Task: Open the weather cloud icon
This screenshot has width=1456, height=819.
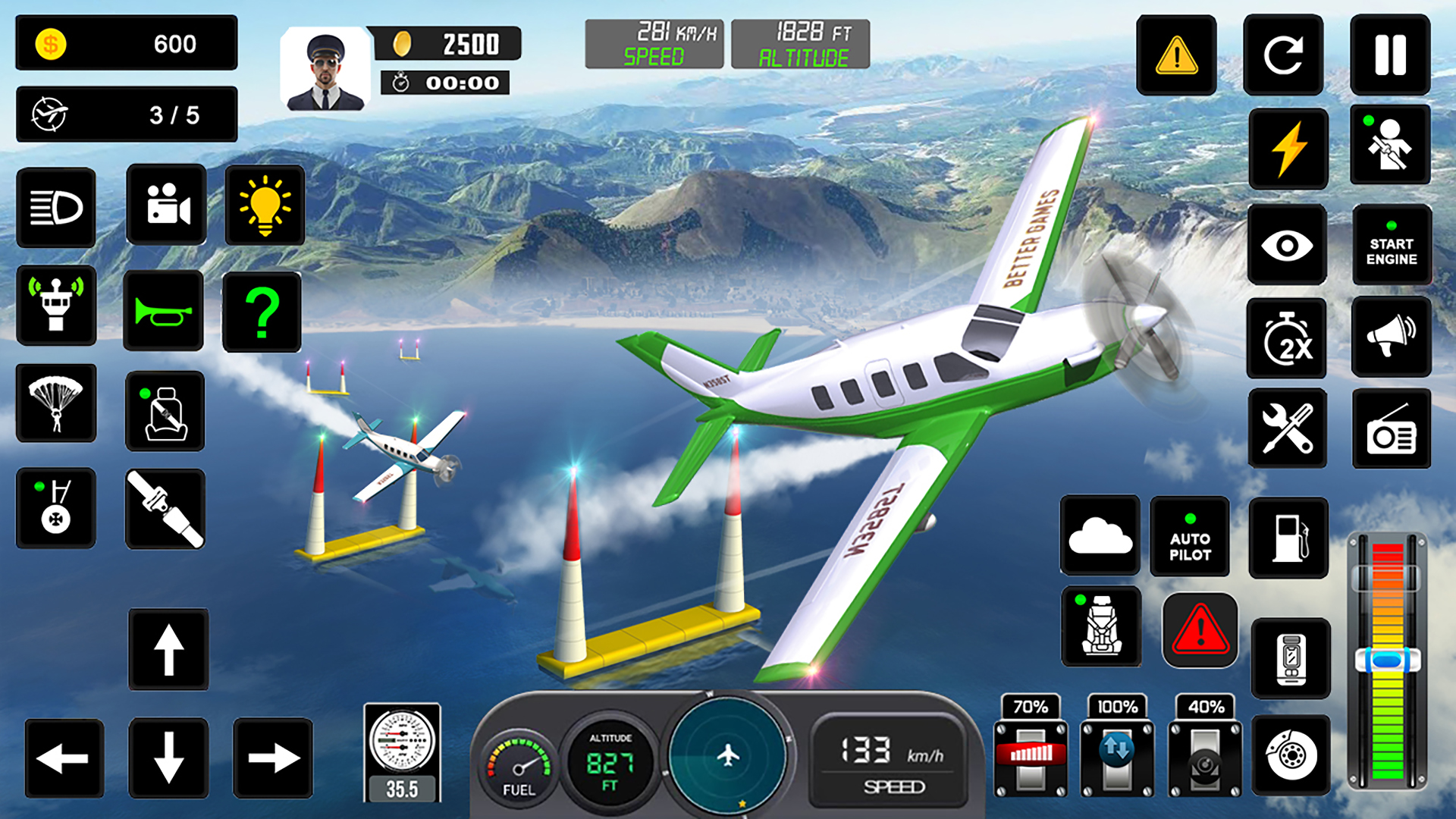Action: click(1100, 538)
